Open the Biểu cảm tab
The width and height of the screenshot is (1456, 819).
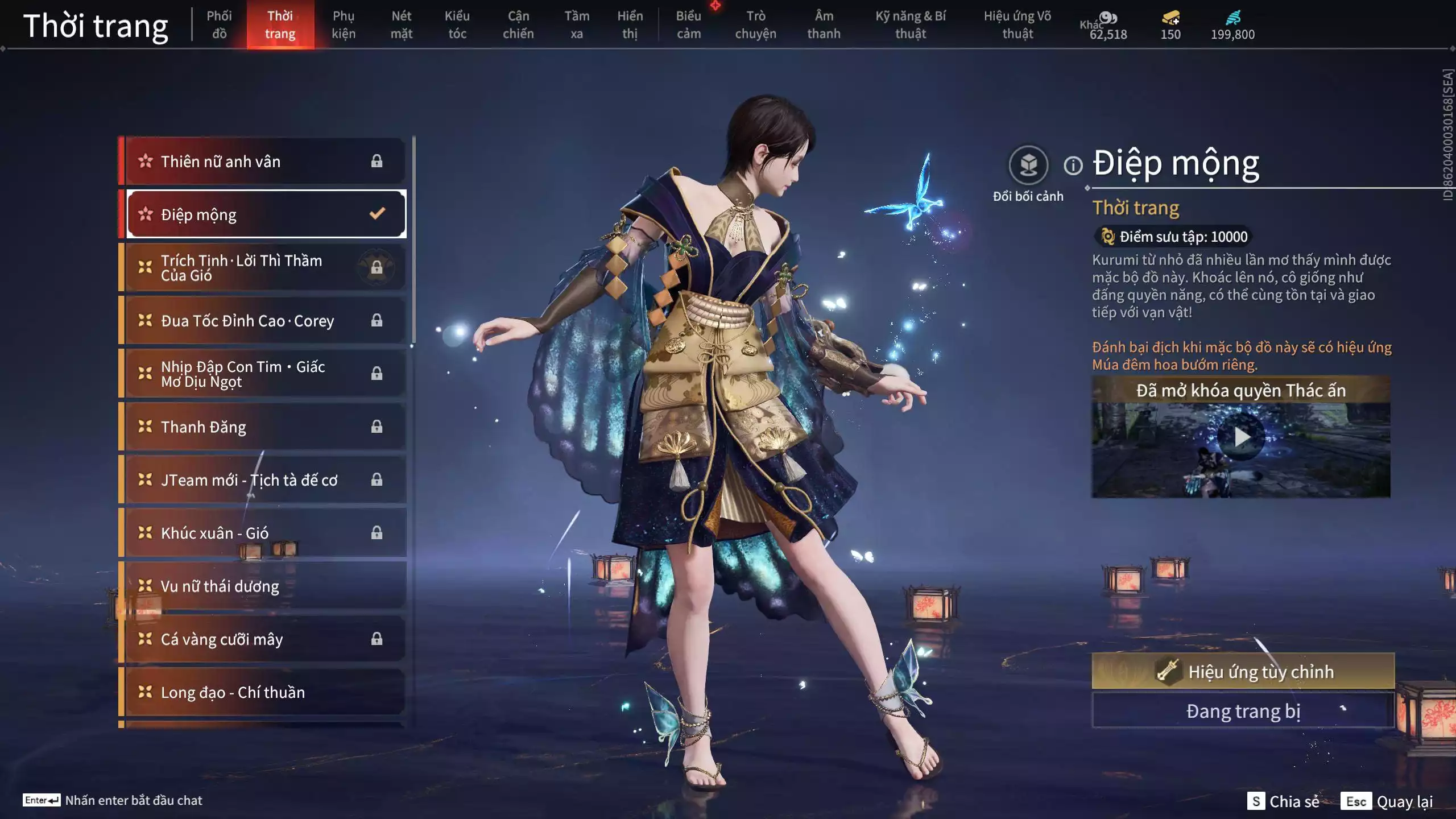[689, 25]
